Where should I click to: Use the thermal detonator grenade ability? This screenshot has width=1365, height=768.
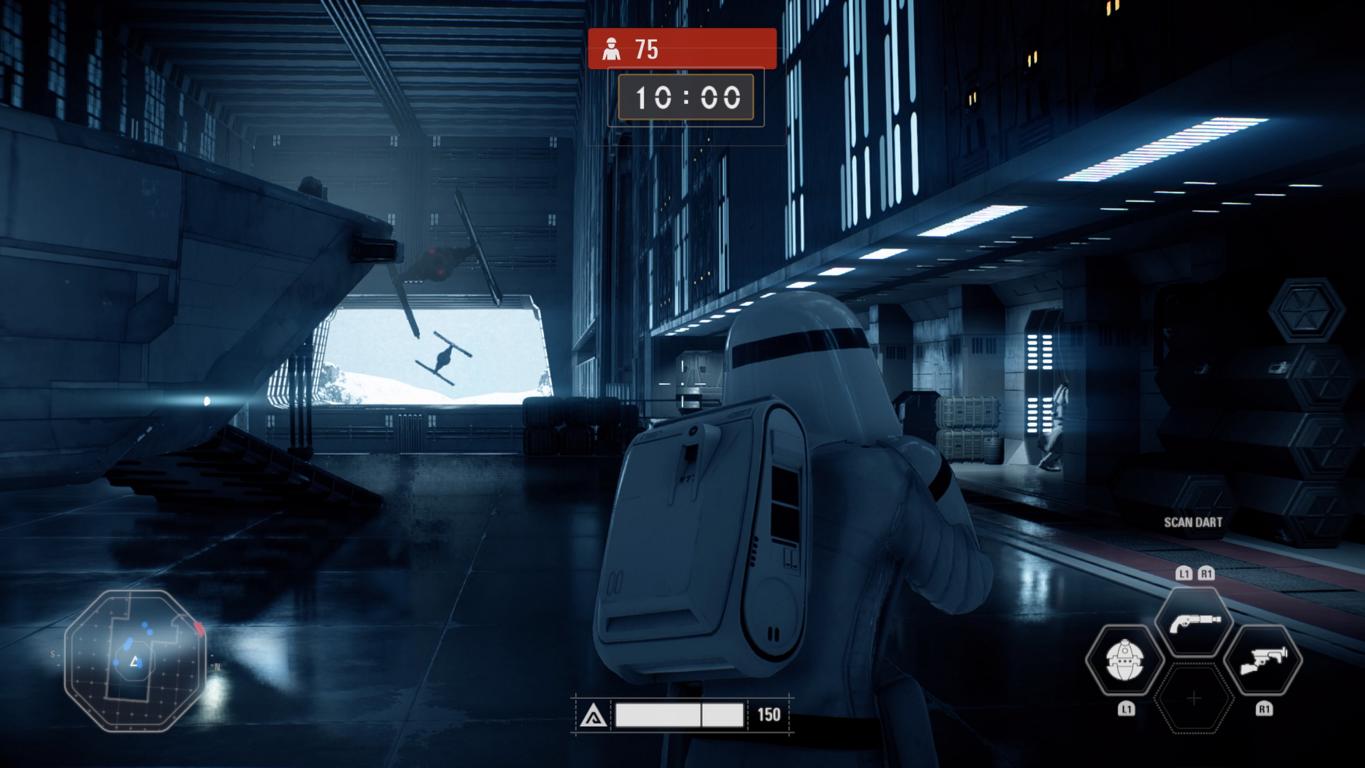1125,660
